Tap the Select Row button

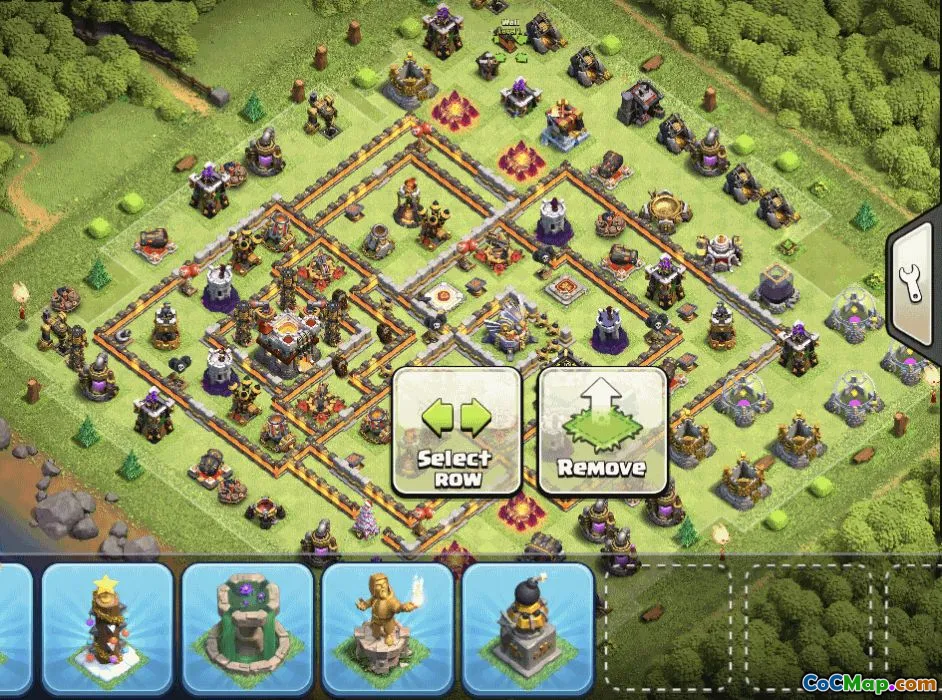point(456,431)
